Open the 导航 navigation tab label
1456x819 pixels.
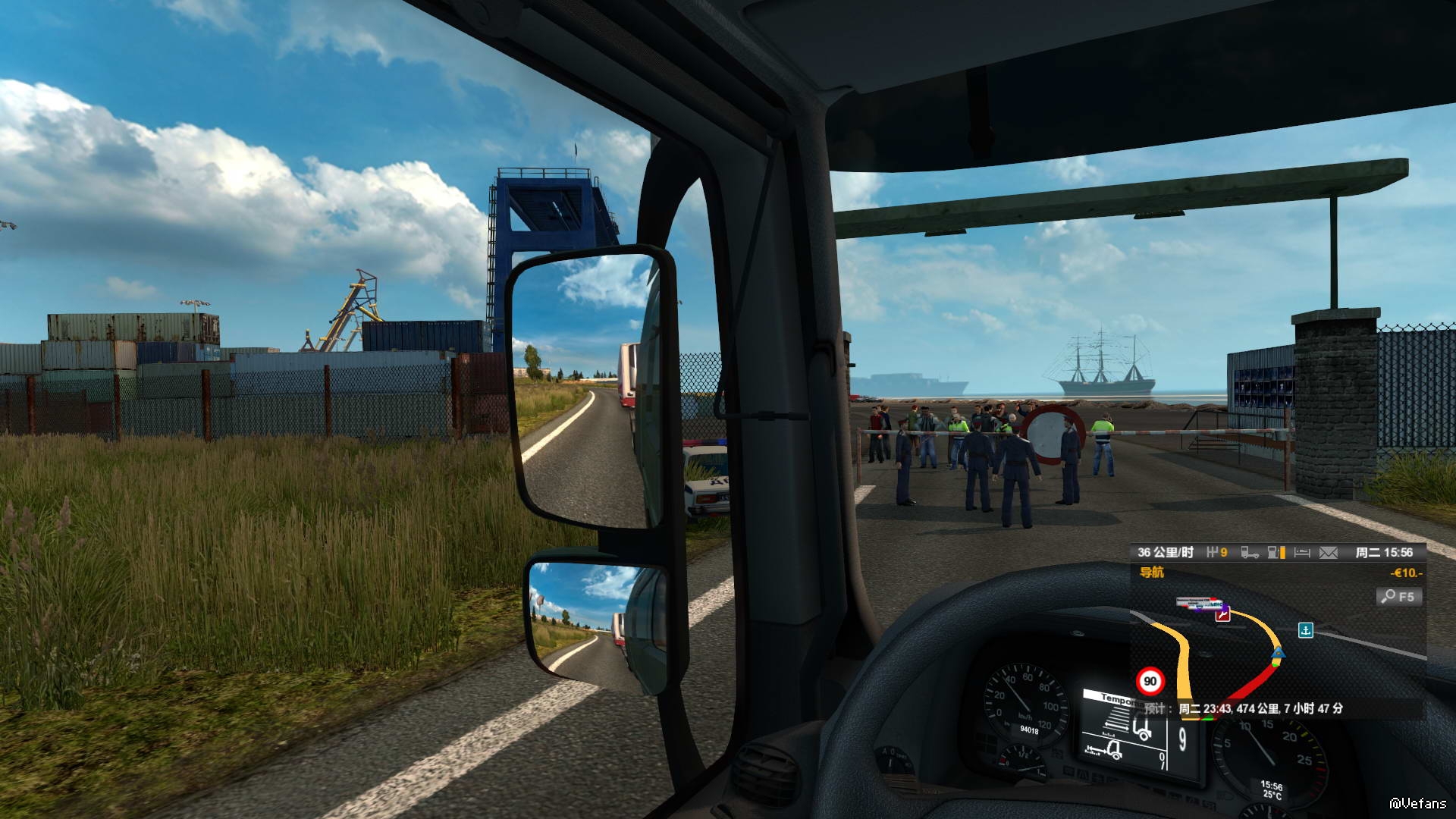pyautogui.click(x=1152, y=573)
